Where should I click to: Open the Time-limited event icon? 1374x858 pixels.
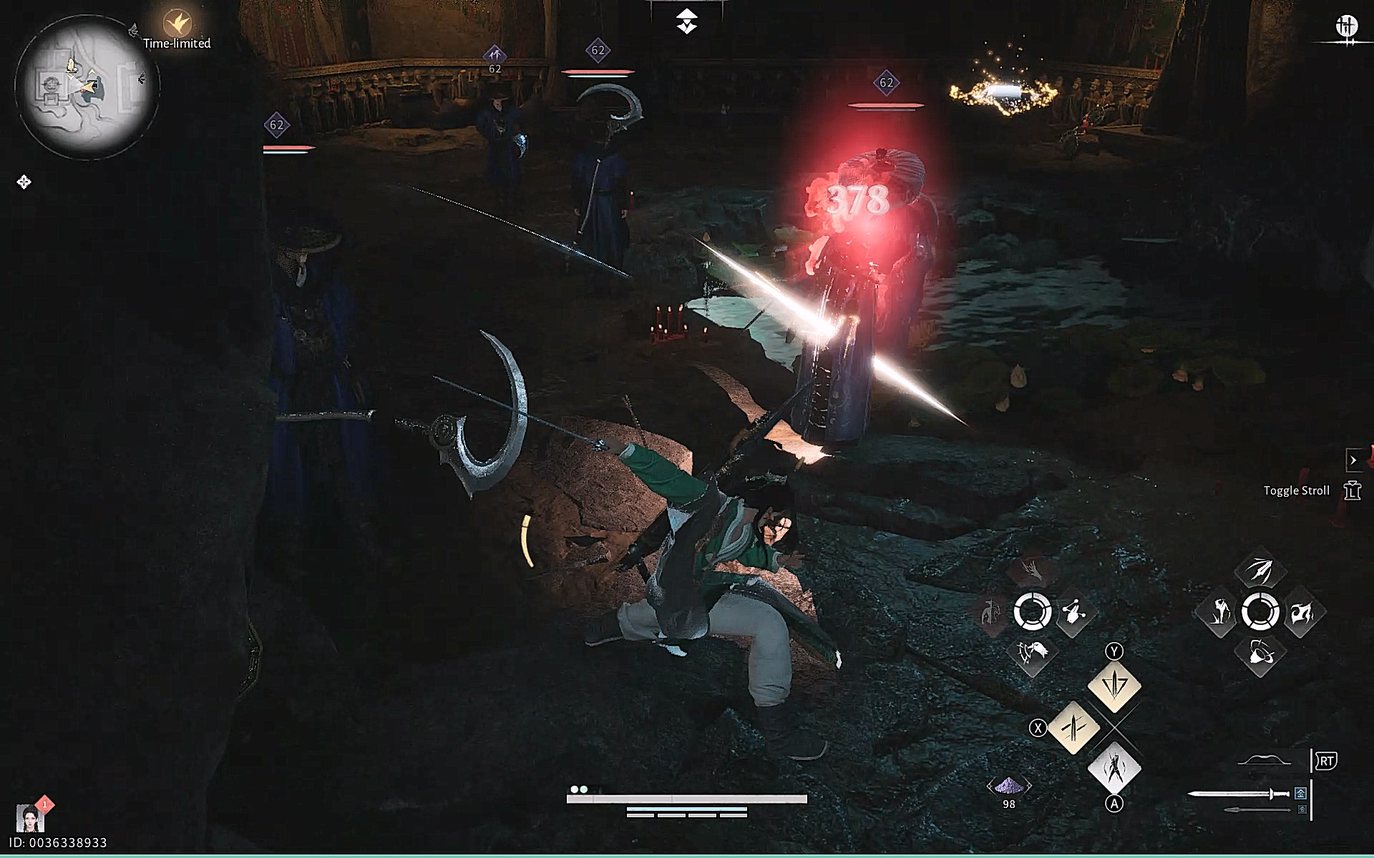coord(177,23)
